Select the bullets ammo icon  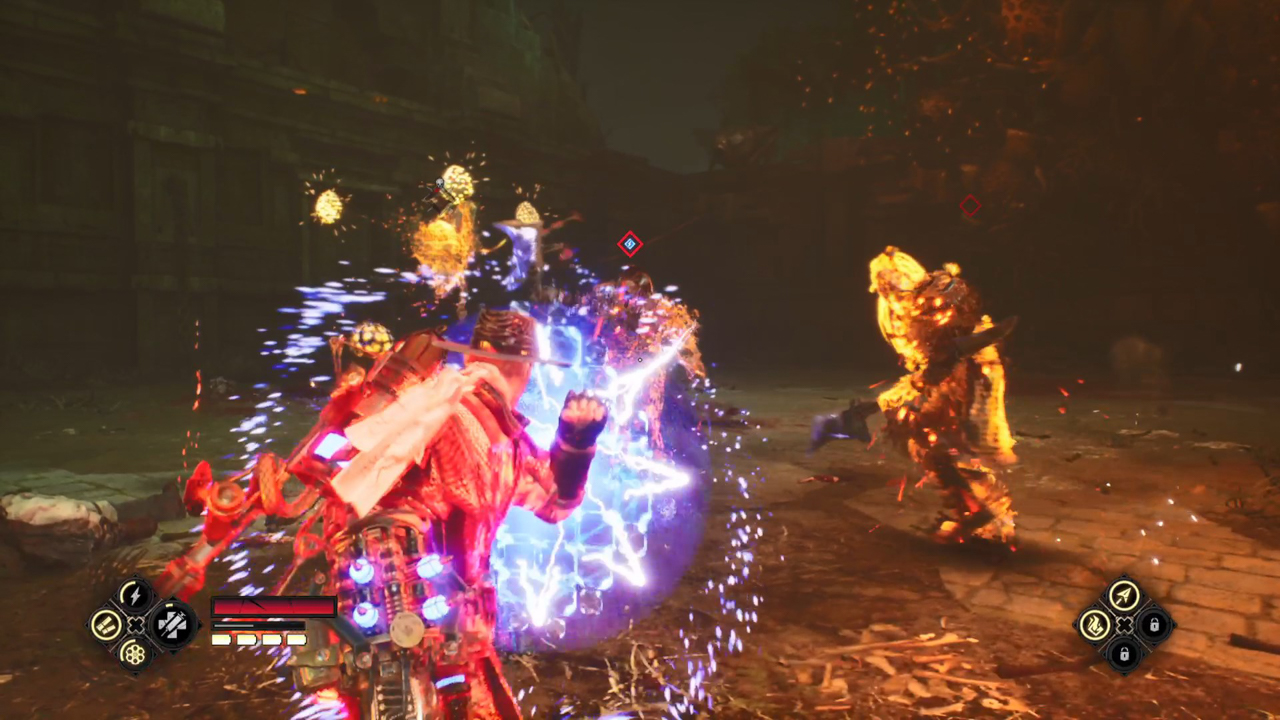click(106, 625)
